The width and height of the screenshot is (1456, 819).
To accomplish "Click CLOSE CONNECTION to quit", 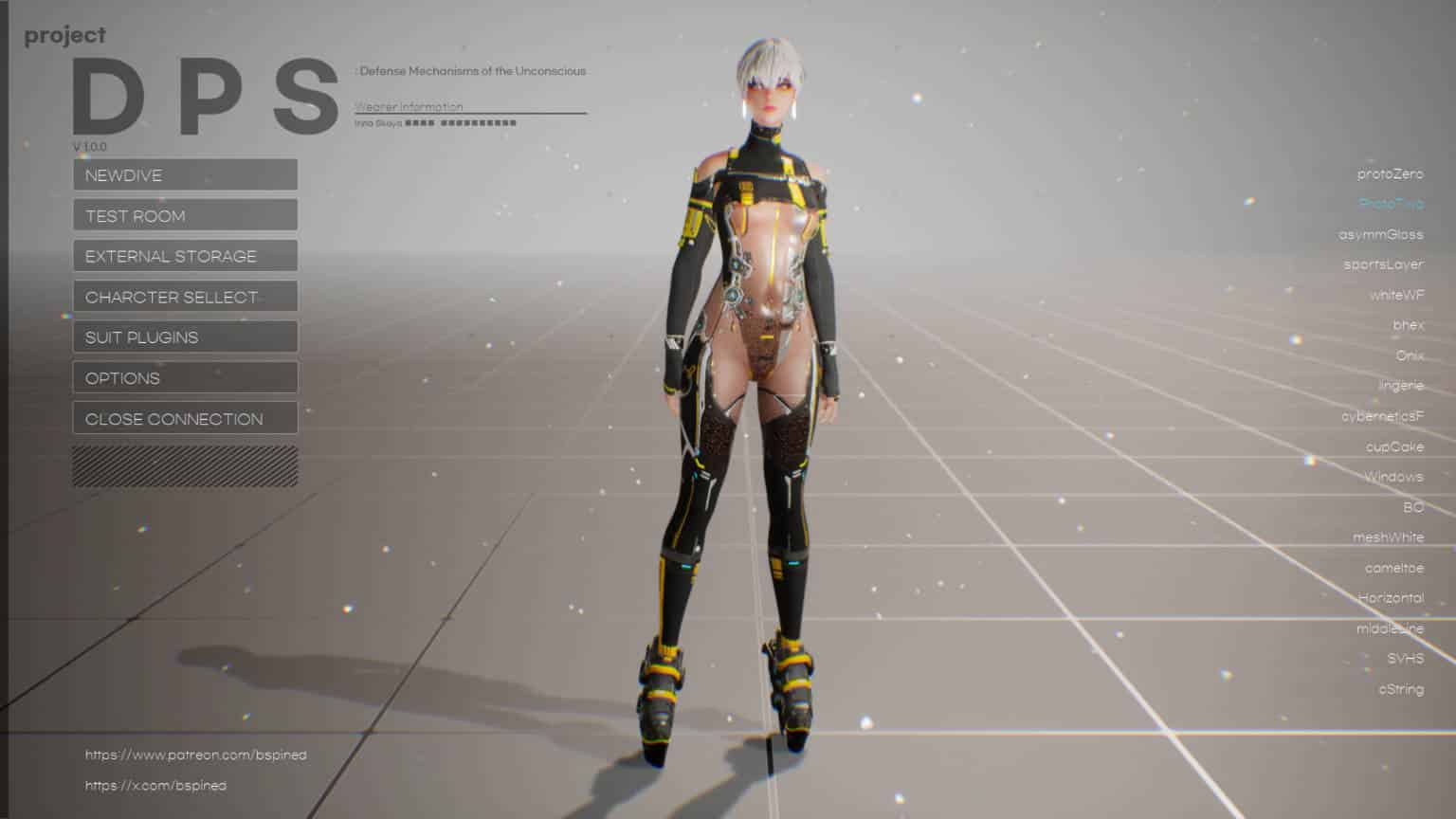I will tap(185, 419).
